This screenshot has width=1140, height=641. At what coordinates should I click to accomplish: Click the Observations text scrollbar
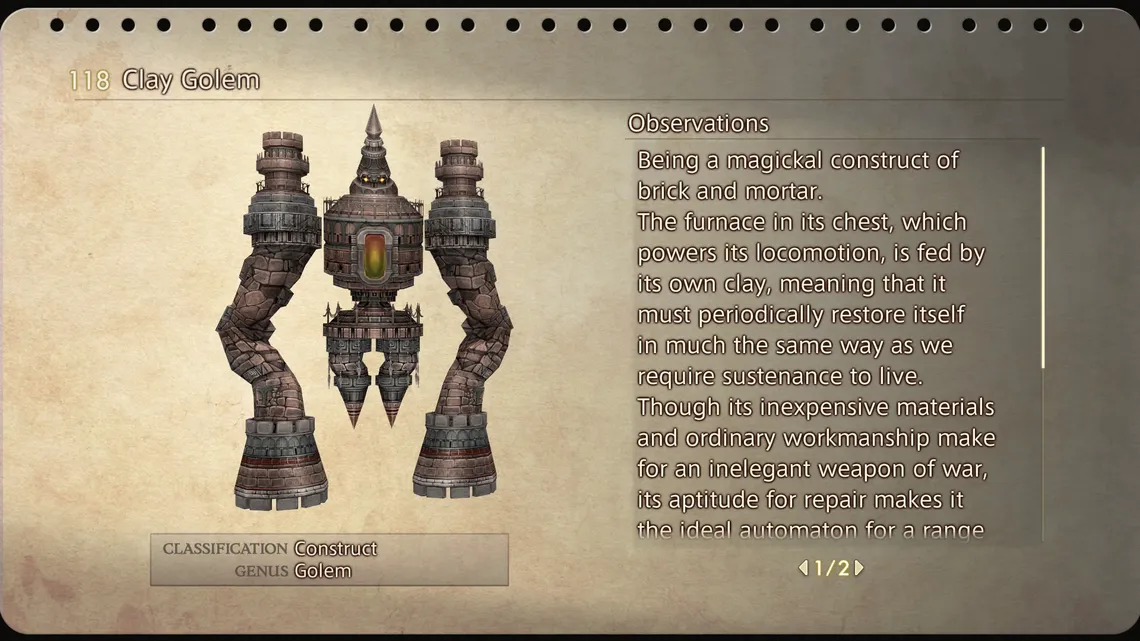pos(1043,258)
